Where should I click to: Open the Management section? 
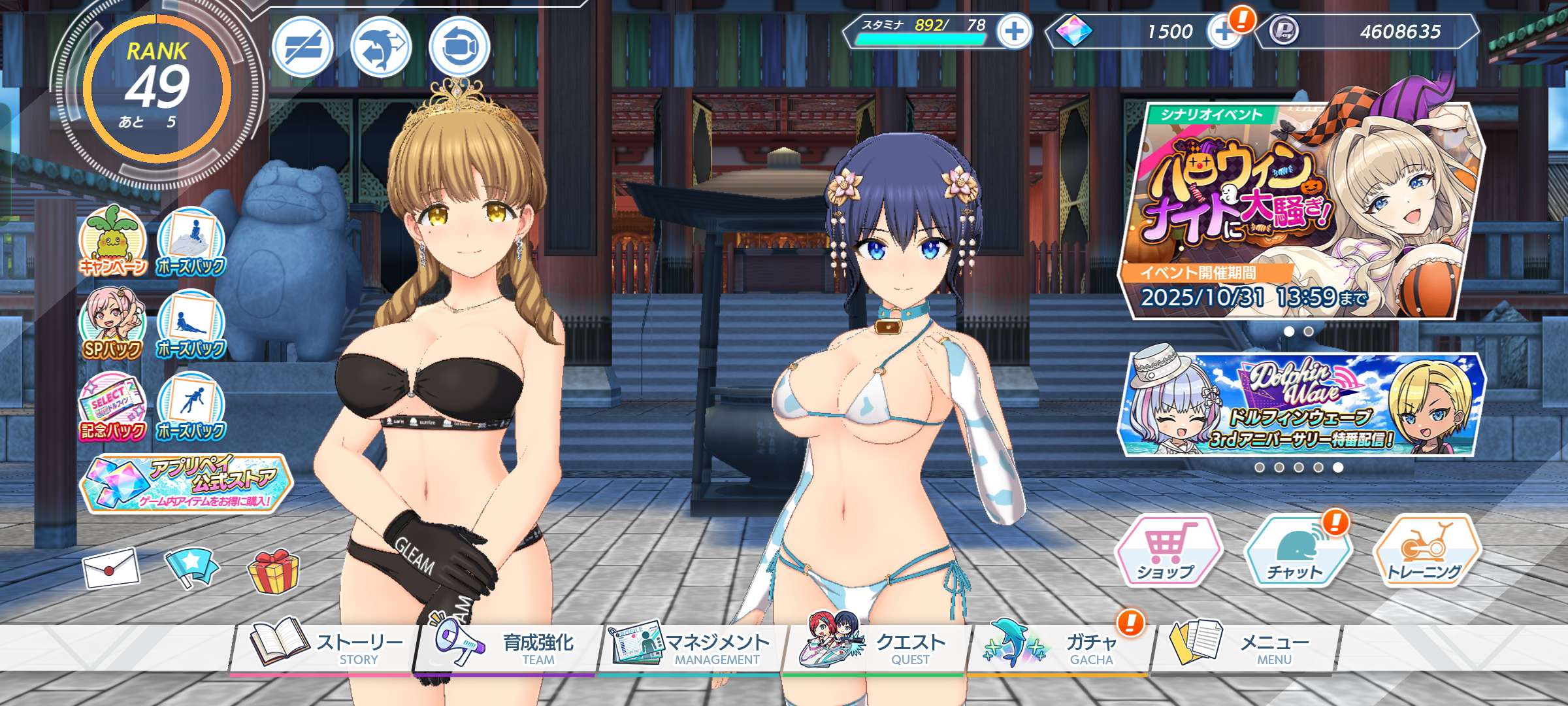[x=690, y=647]
